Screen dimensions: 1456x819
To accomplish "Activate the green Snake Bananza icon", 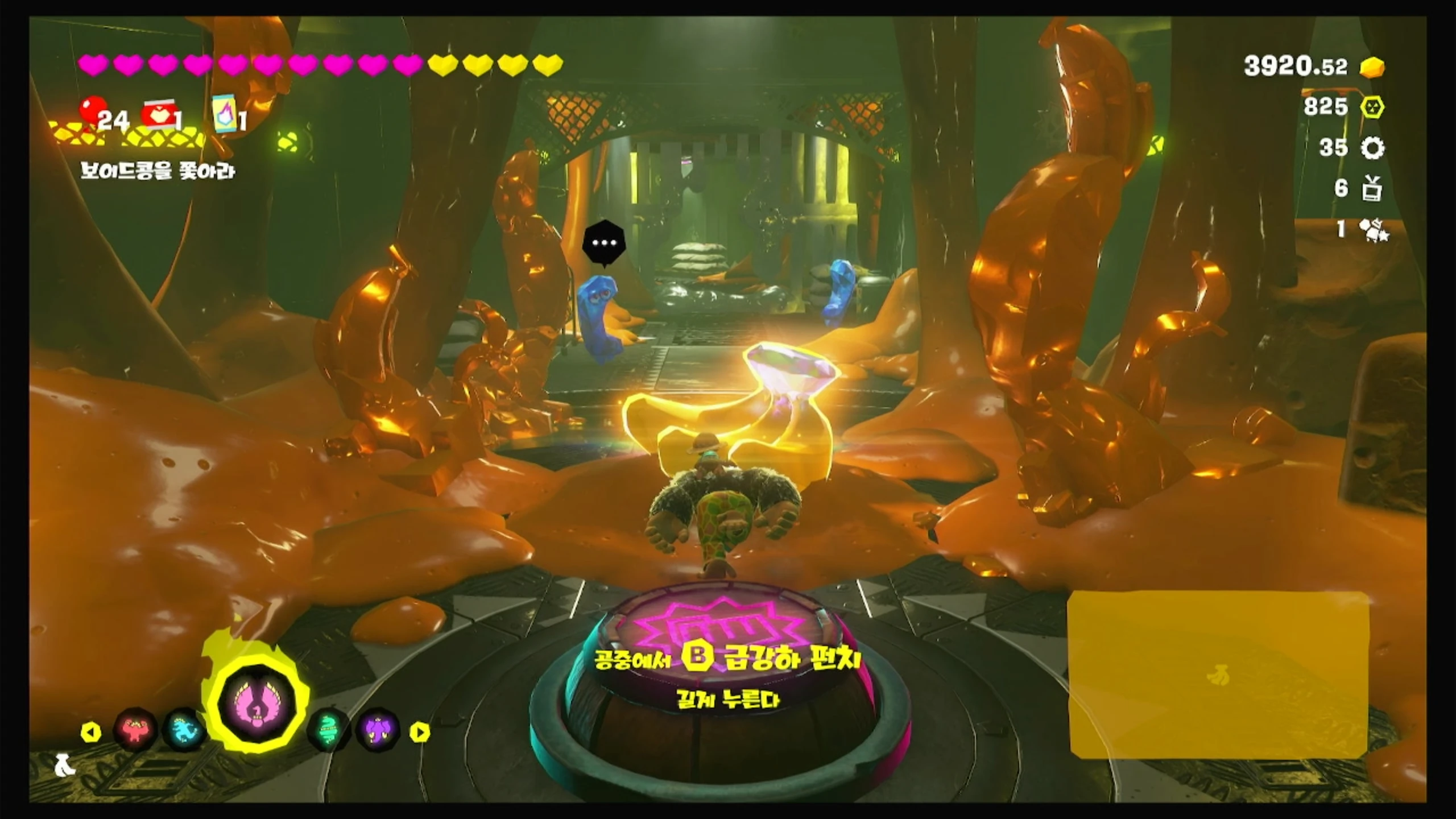I will [x=328, y=730].
